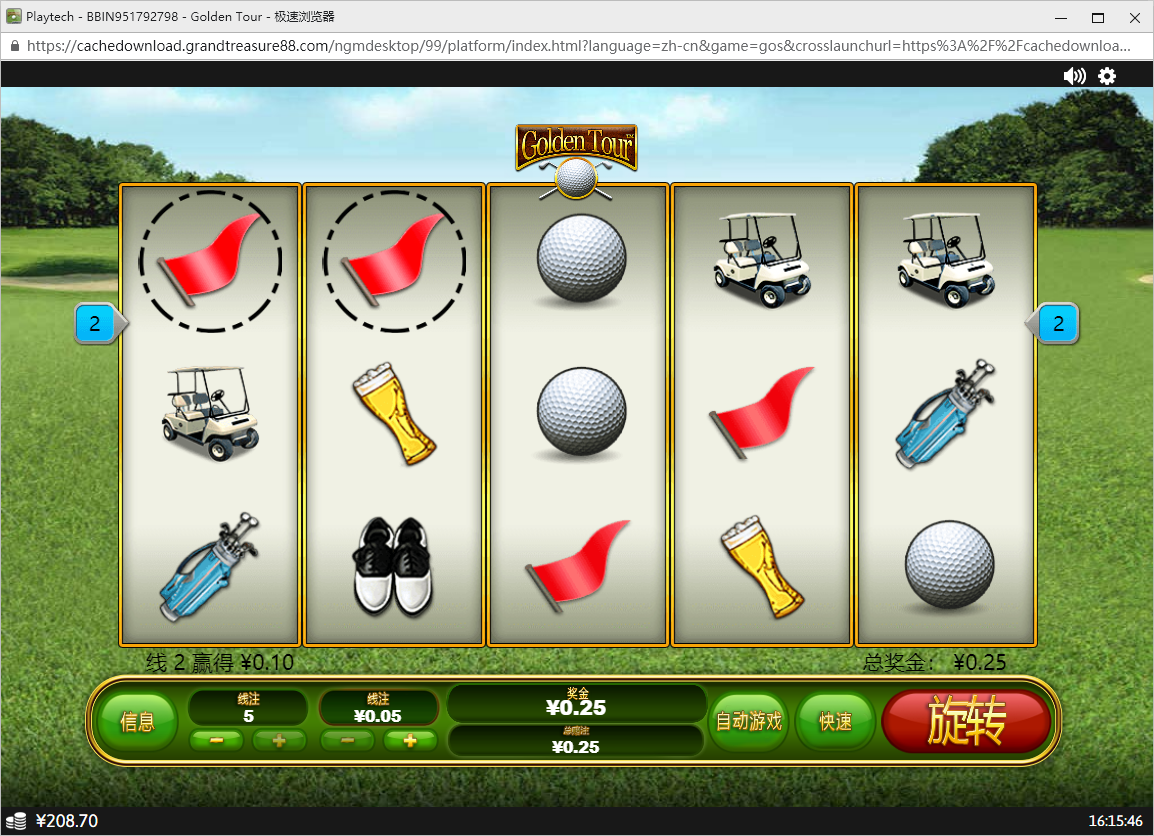Image resolution: width=1154 pixels, height=836 pixels.
Task: Spin the reels with the red 旋转 button
Action: coord(965,721)
